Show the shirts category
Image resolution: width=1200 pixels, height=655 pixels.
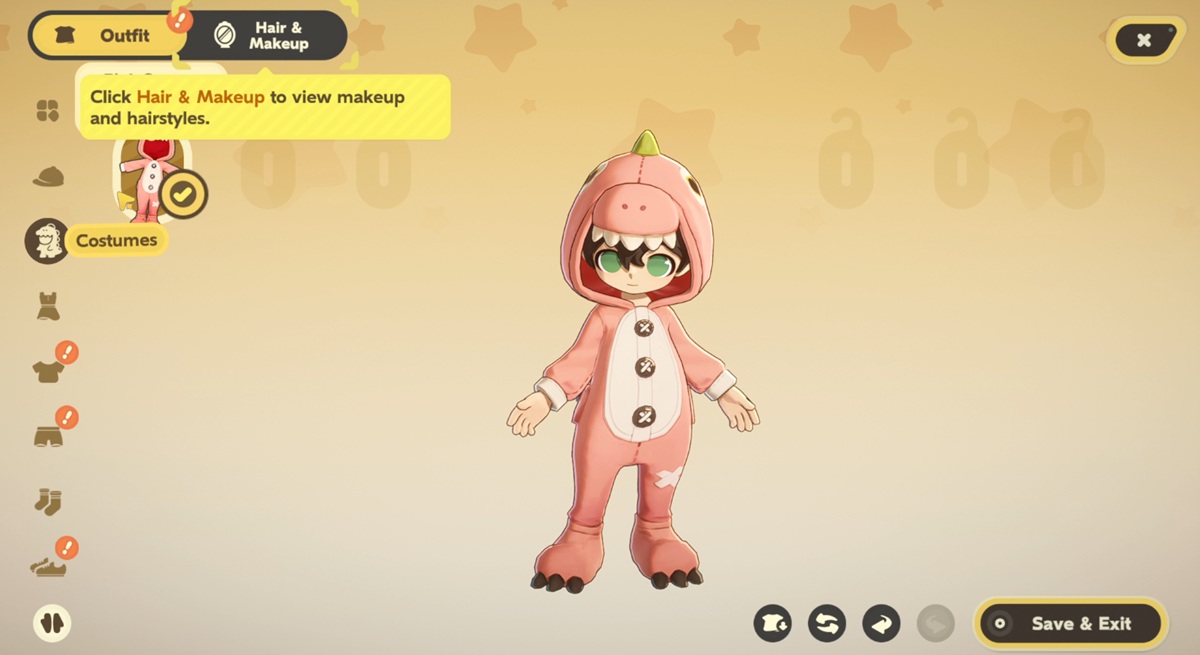pos(48,371)
